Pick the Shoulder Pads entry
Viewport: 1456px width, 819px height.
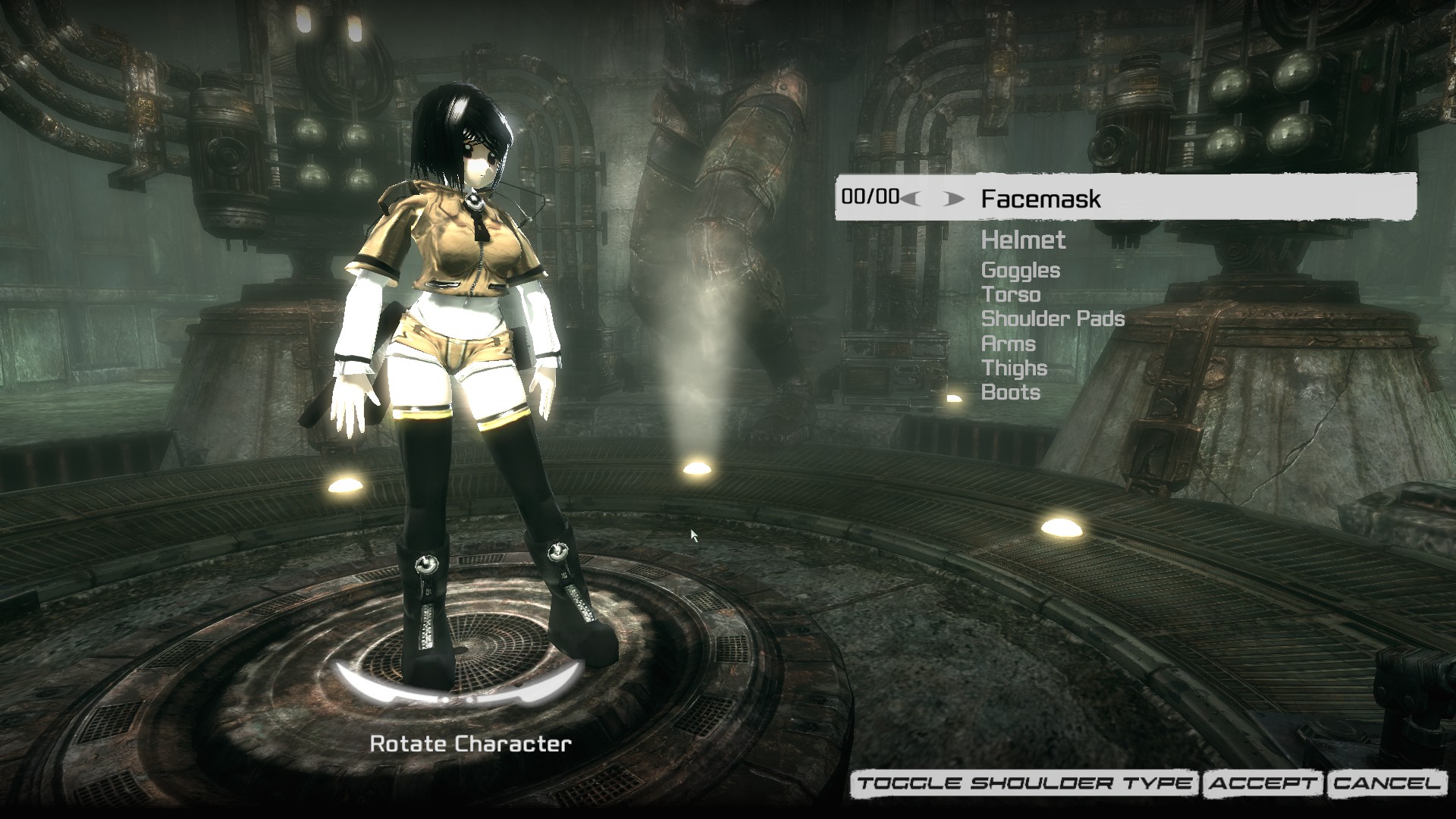click(x=1053, y=318)
